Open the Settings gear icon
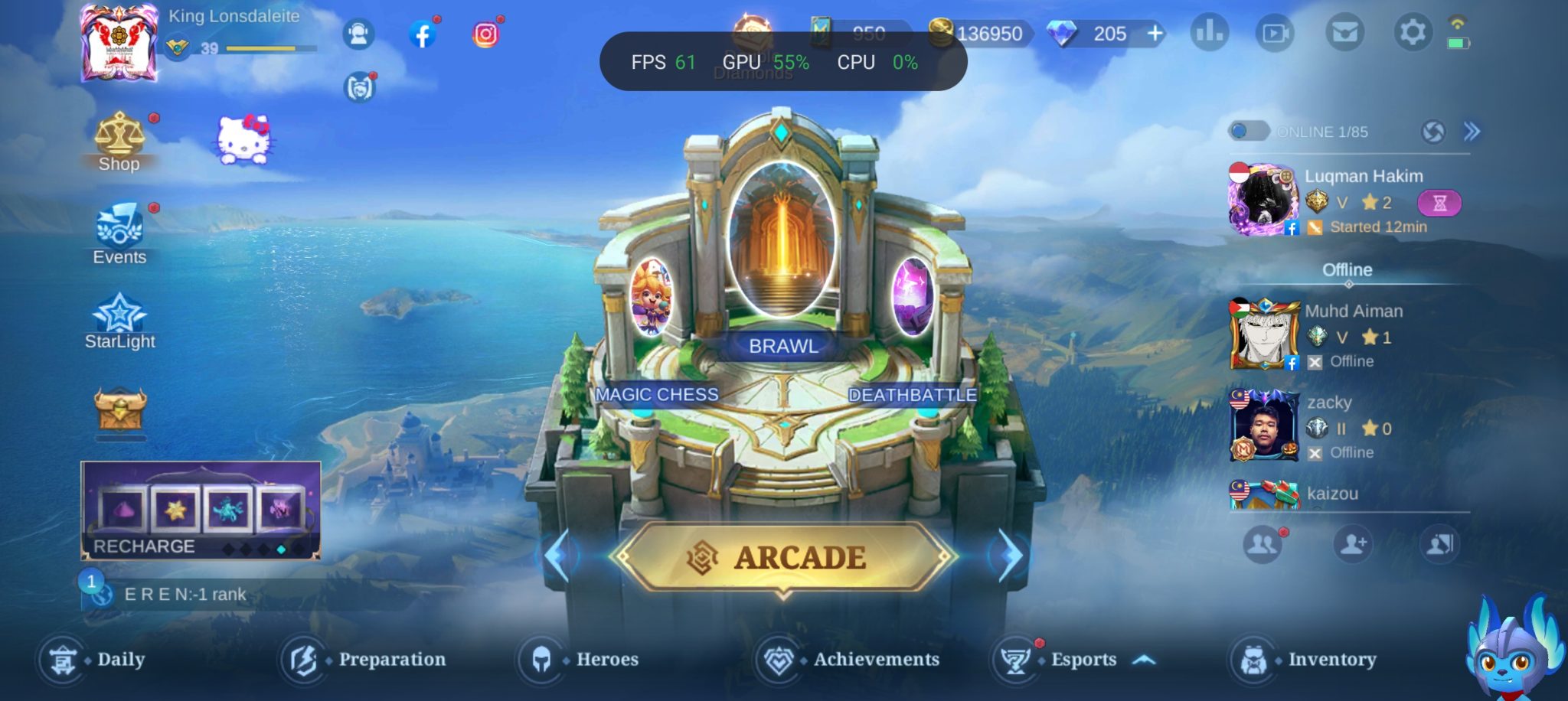The width and height of the screenshot is (1568, 701). 1412,33
